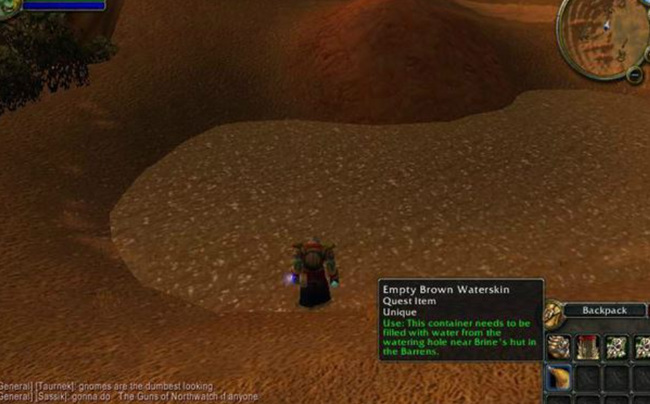Click the minimap
Image resolution: width=650 pixels, height=404 pixels.
point(604,34)
